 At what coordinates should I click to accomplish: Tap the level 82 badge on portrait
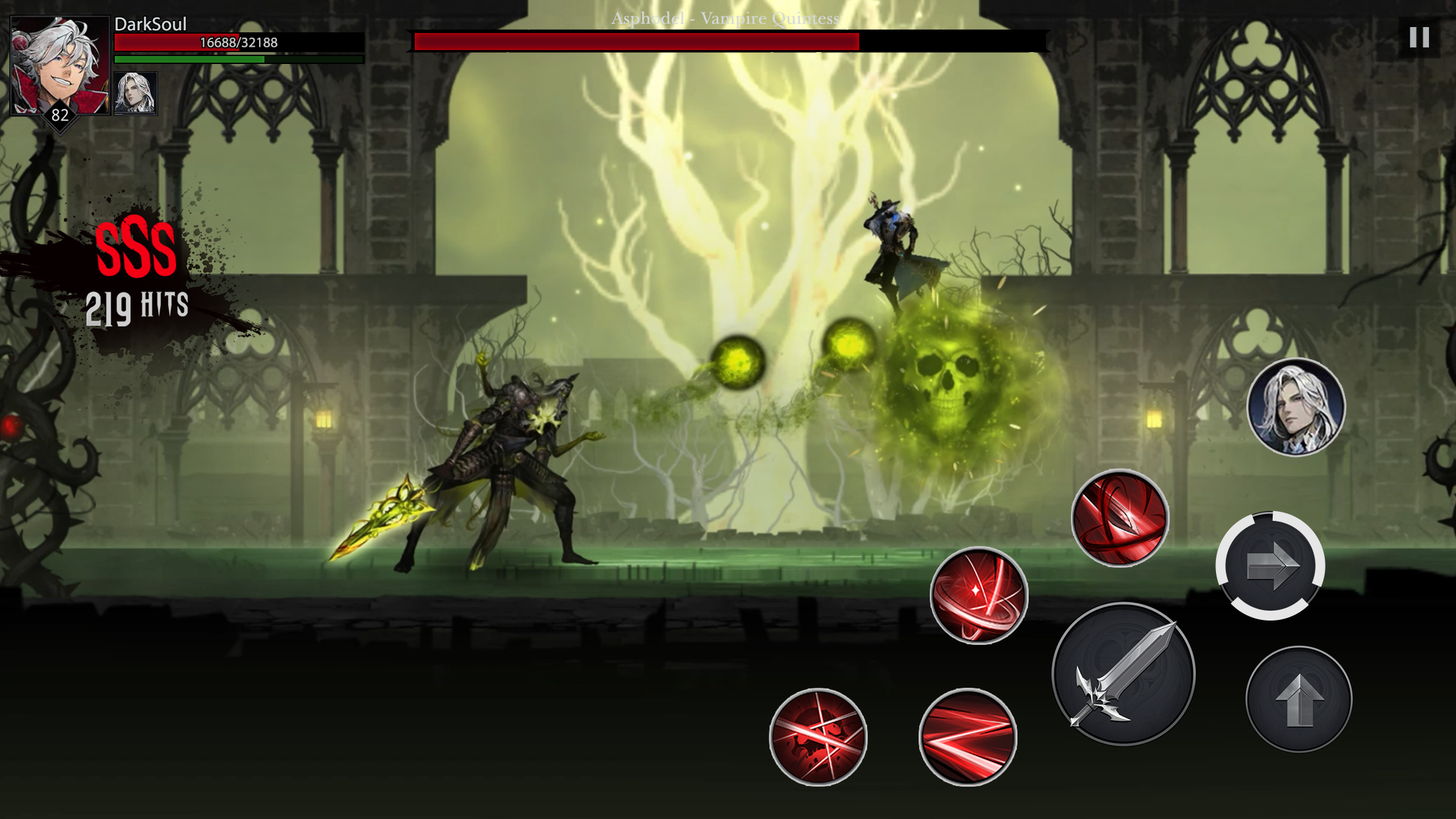tap(59, 117)
